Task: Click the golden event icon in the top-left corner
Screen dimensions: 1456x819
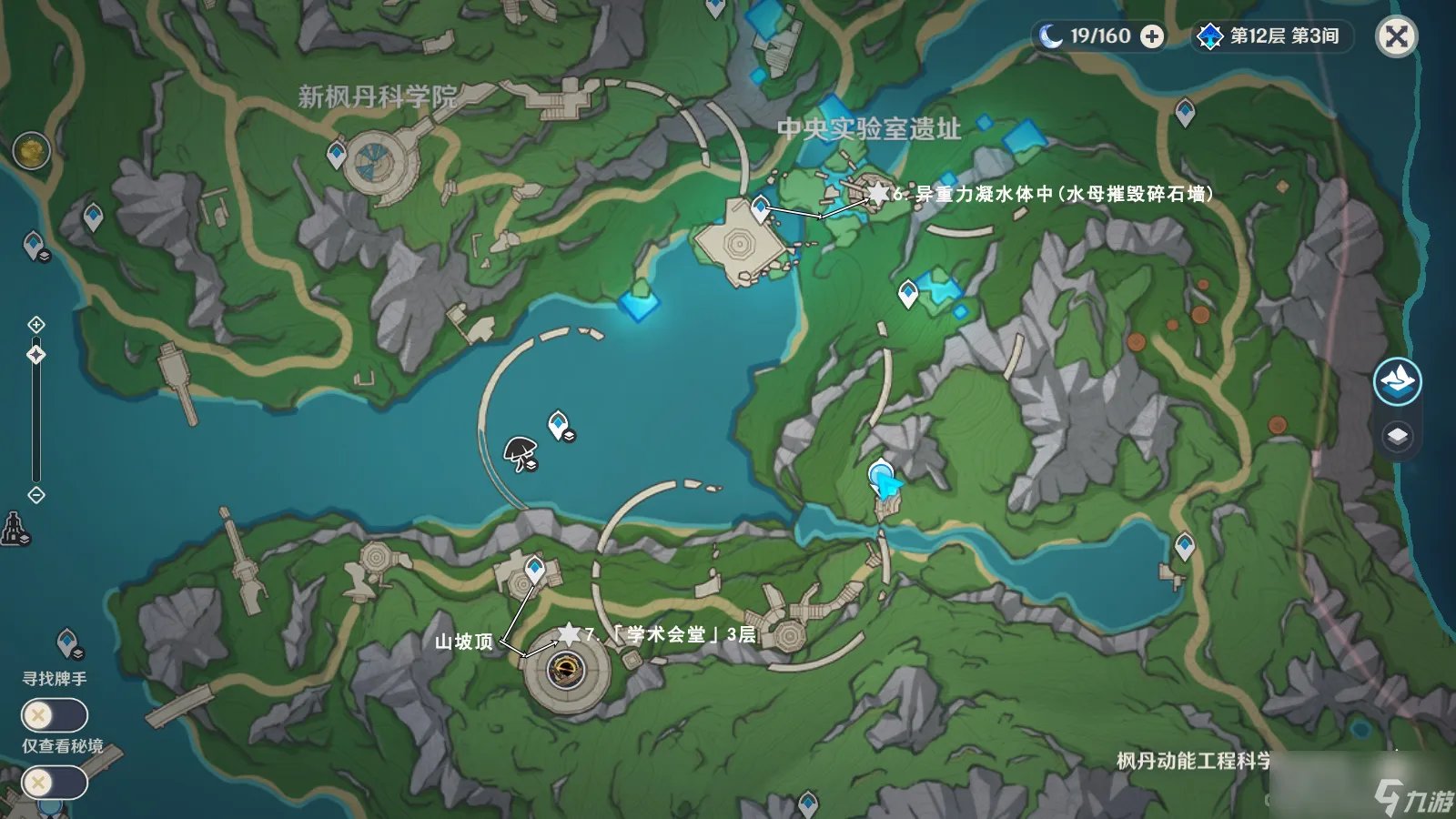Action: click(29, 150)
